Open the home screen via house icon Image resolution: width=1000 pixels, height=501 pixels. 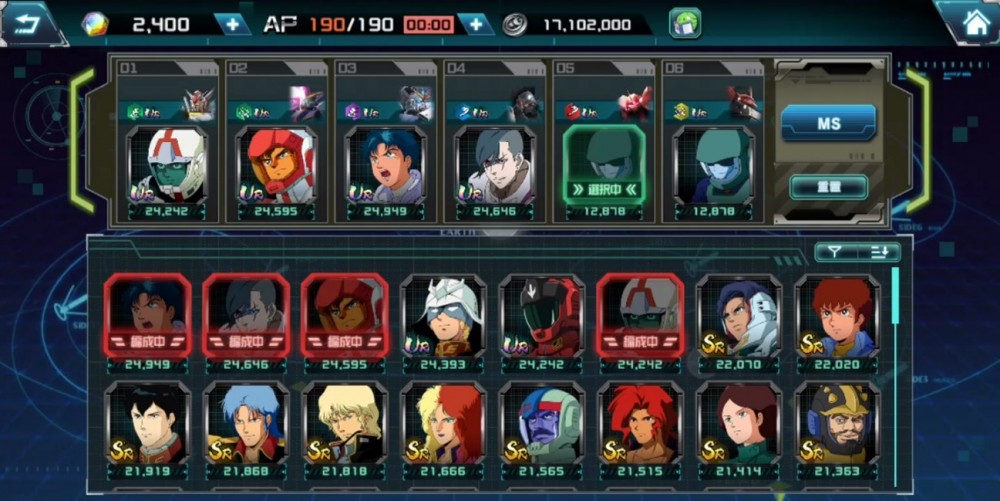tap(969, 22)
